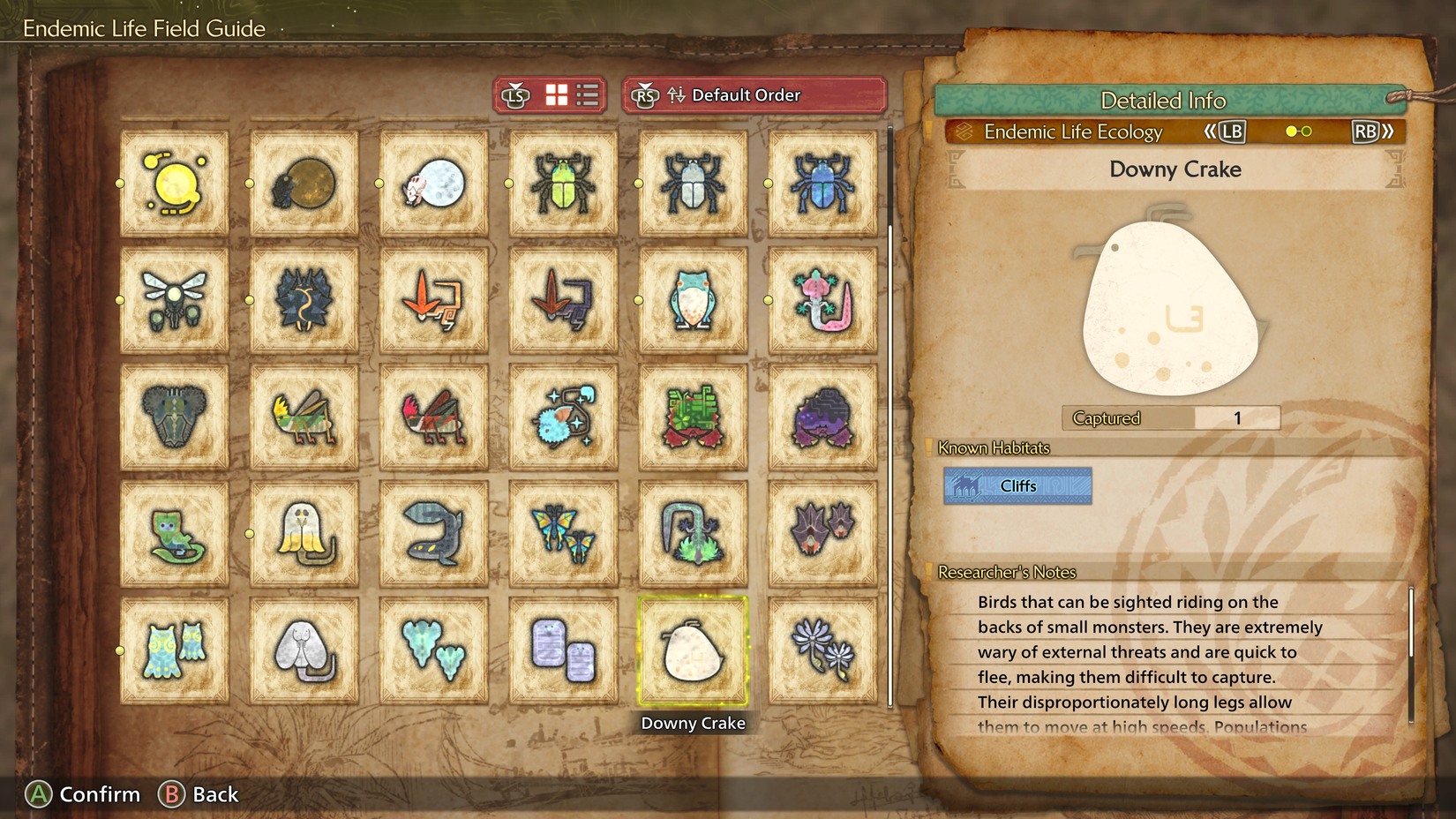
Task: Select the butterfly creature icon
Action: (x=562, y=534)
